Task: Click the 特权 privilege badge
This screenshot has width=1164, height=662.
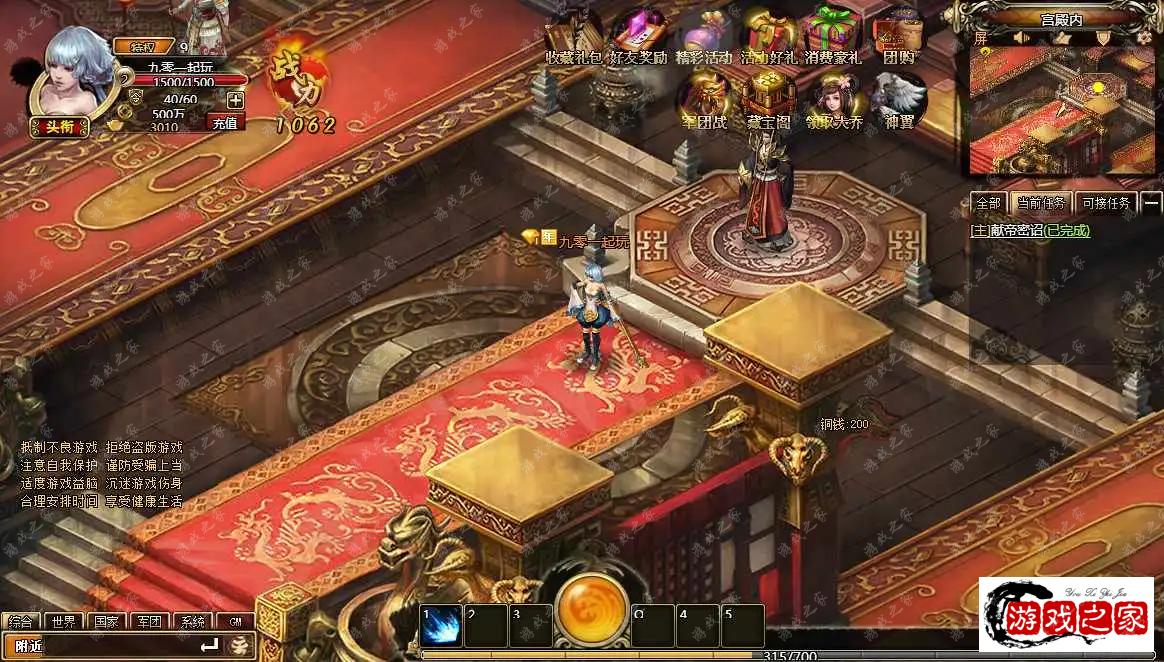Action: tap(142, 46)
